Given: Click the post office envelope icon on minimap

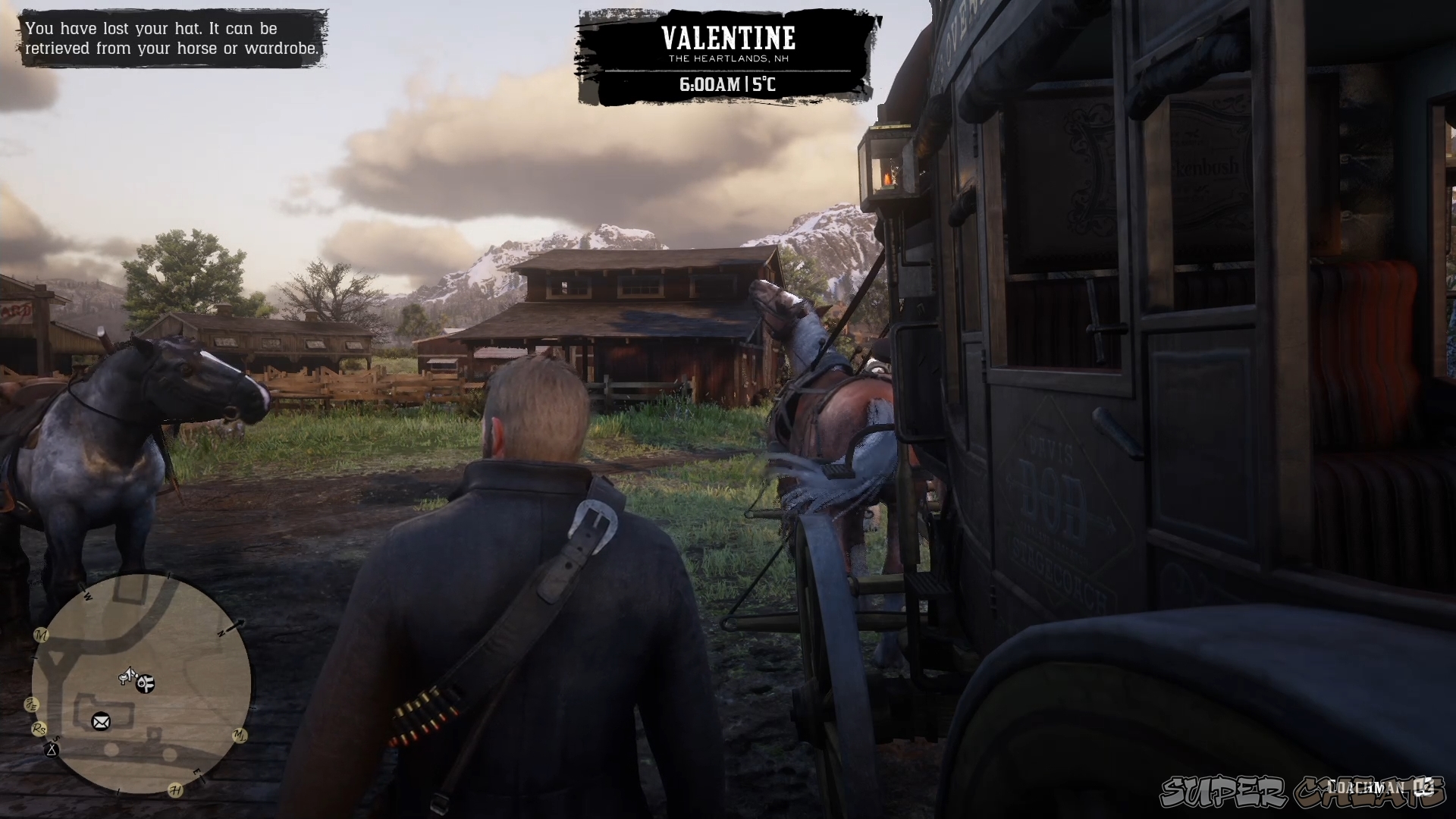Looking at the screenshot, I should tap(100, 721).
